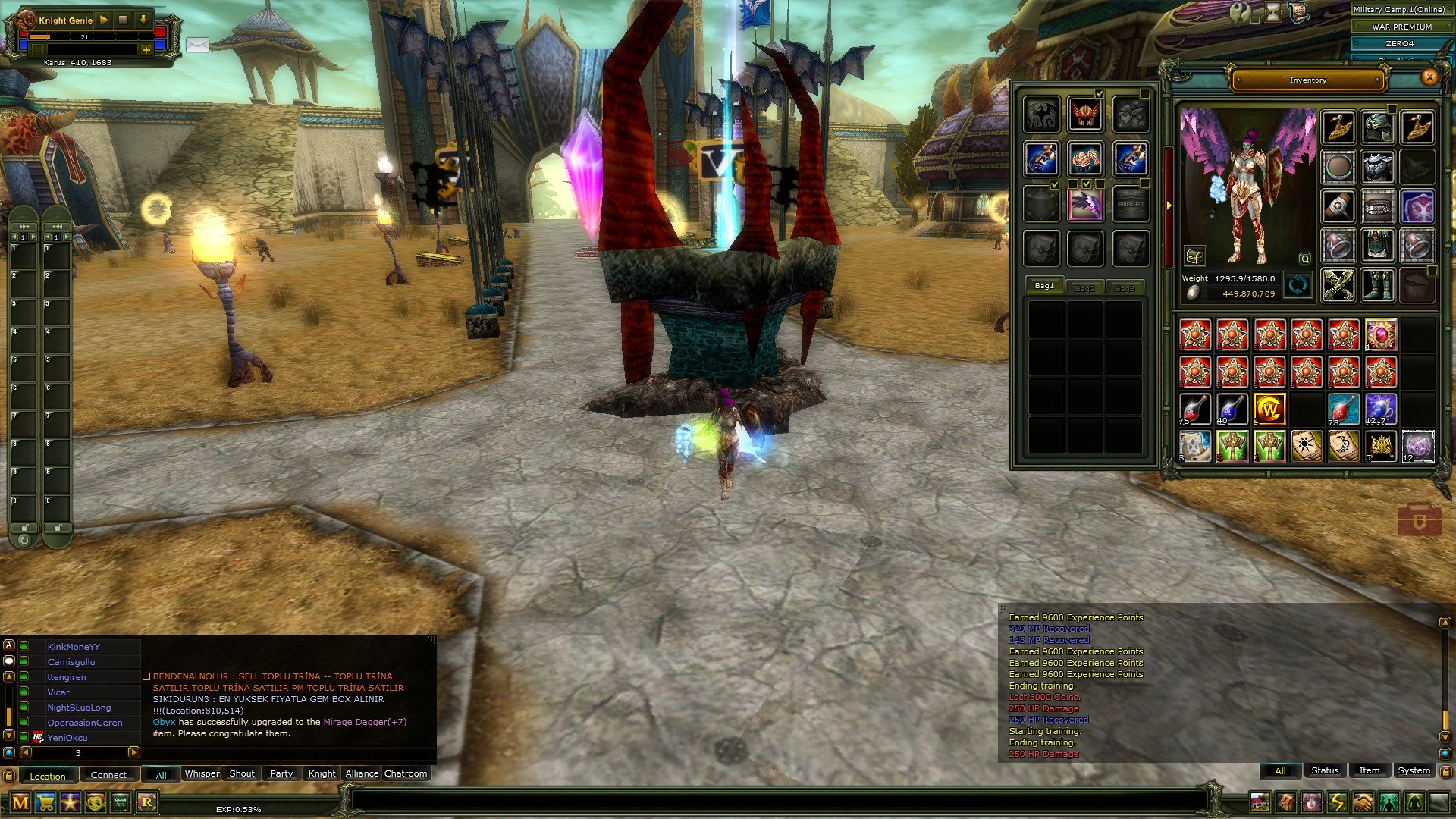Open the mail envelope icon

click(x=197, y=45)
